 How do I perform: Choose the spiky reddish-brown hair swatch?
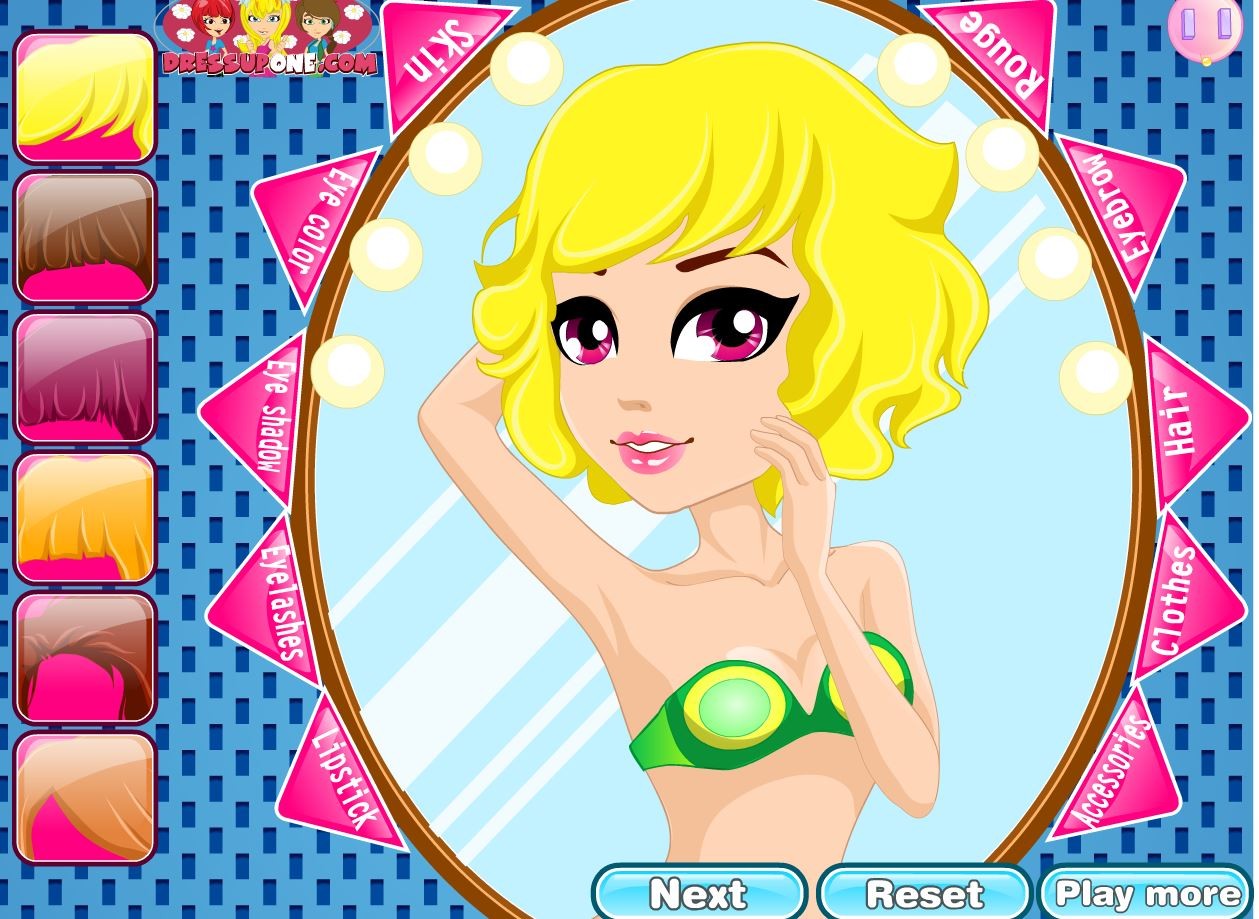click(85, 657)
